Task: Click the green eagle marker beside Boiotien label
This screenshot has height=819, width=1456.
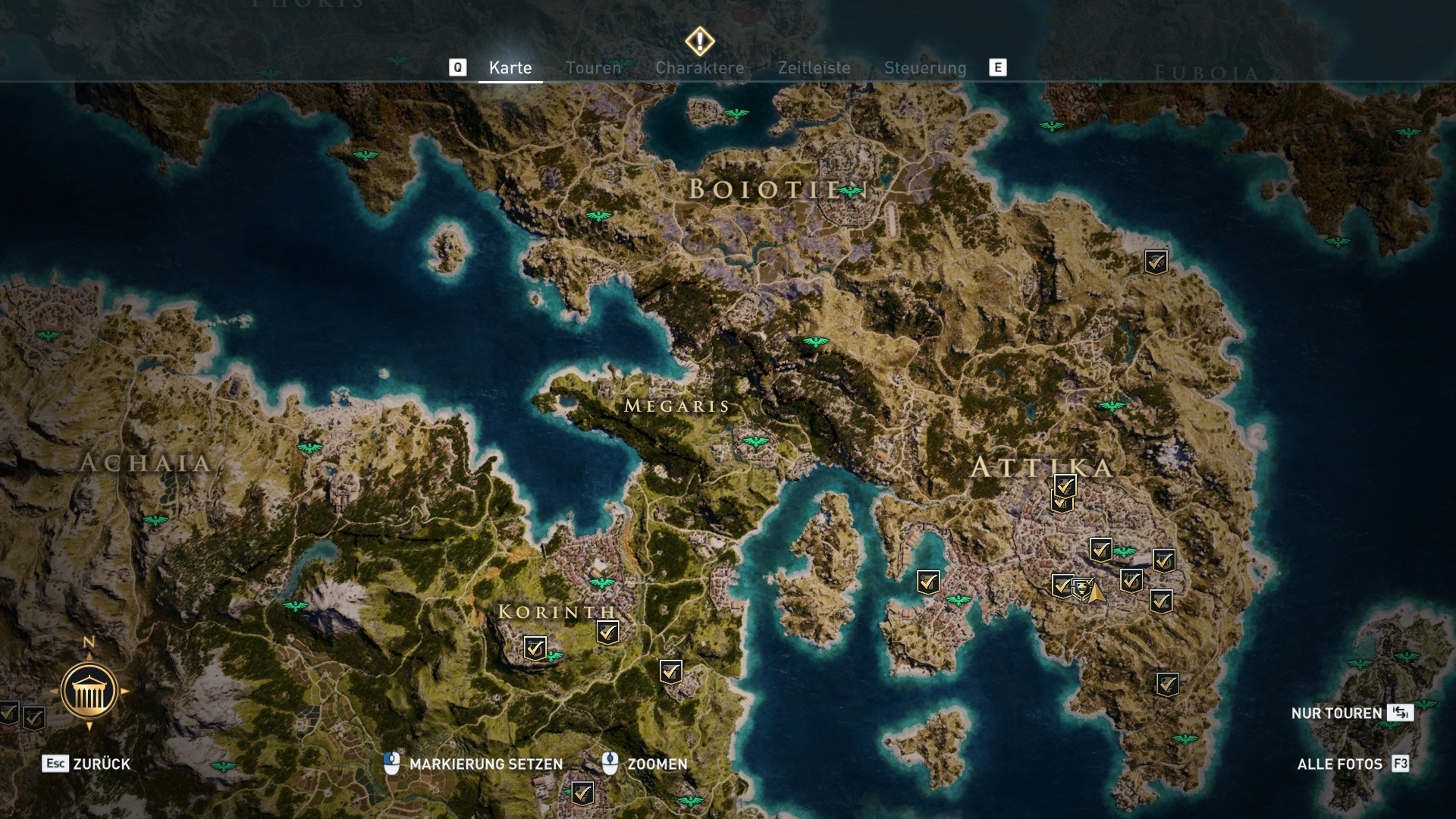Action: point(851,191)
